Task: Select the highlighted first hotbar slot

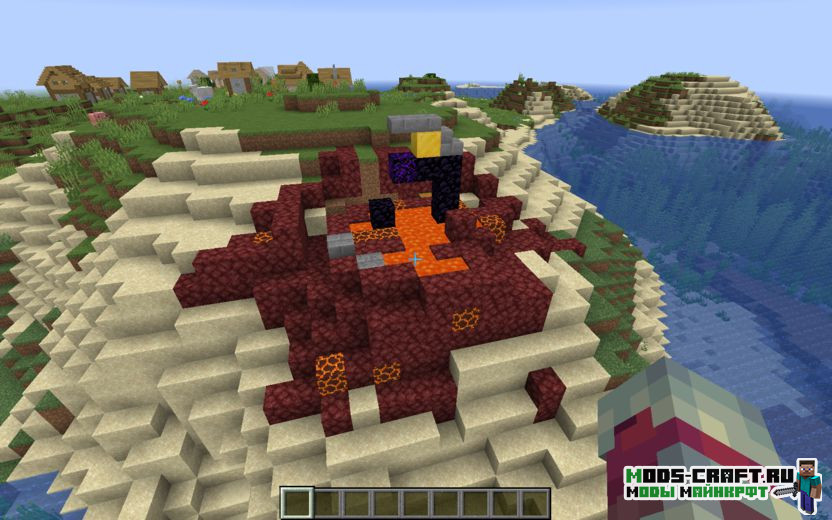Action: click(x=296, y=502)
